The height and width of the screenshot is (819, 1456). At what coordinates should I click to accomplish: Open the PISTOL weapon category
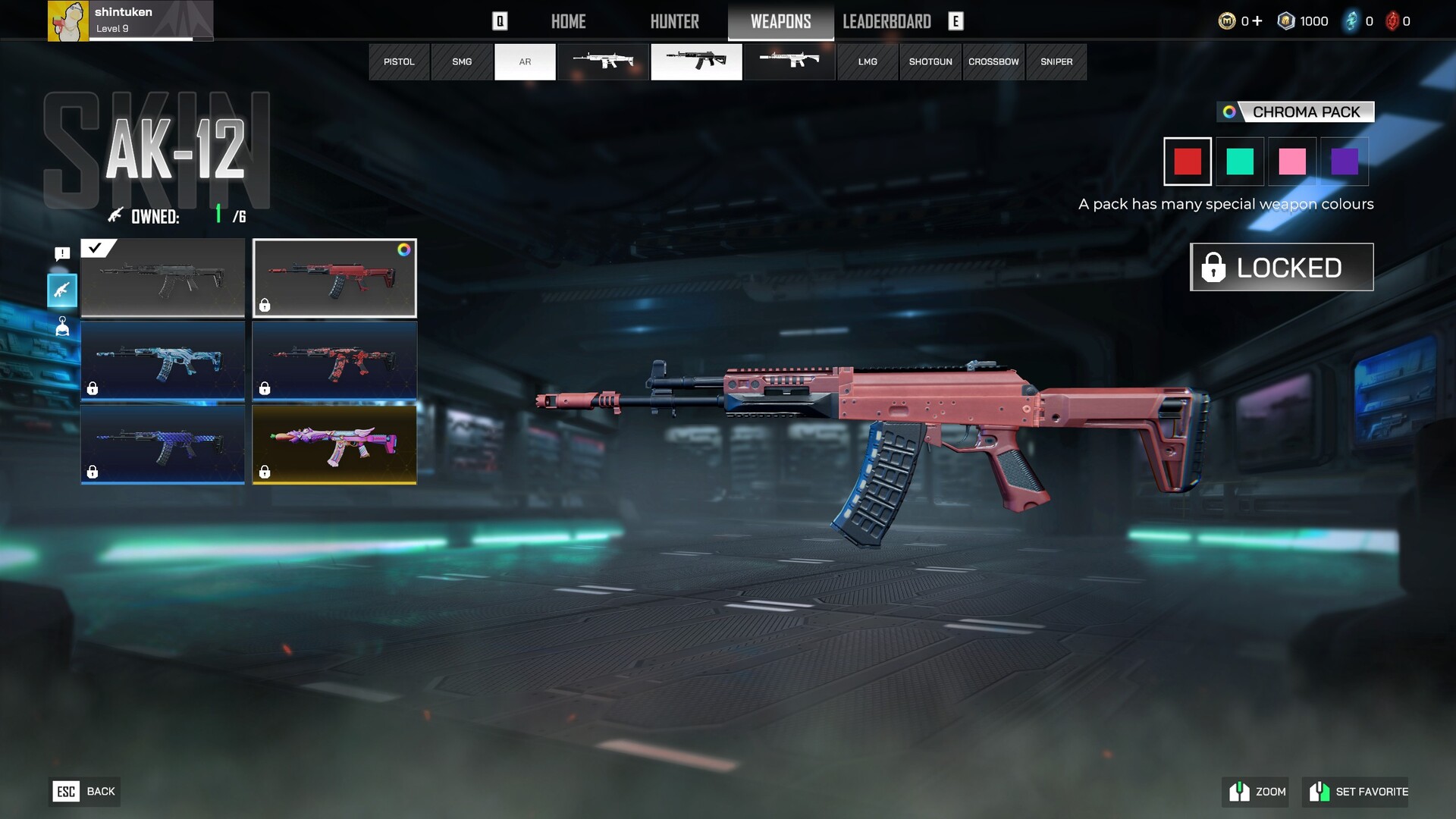(399, 61)
